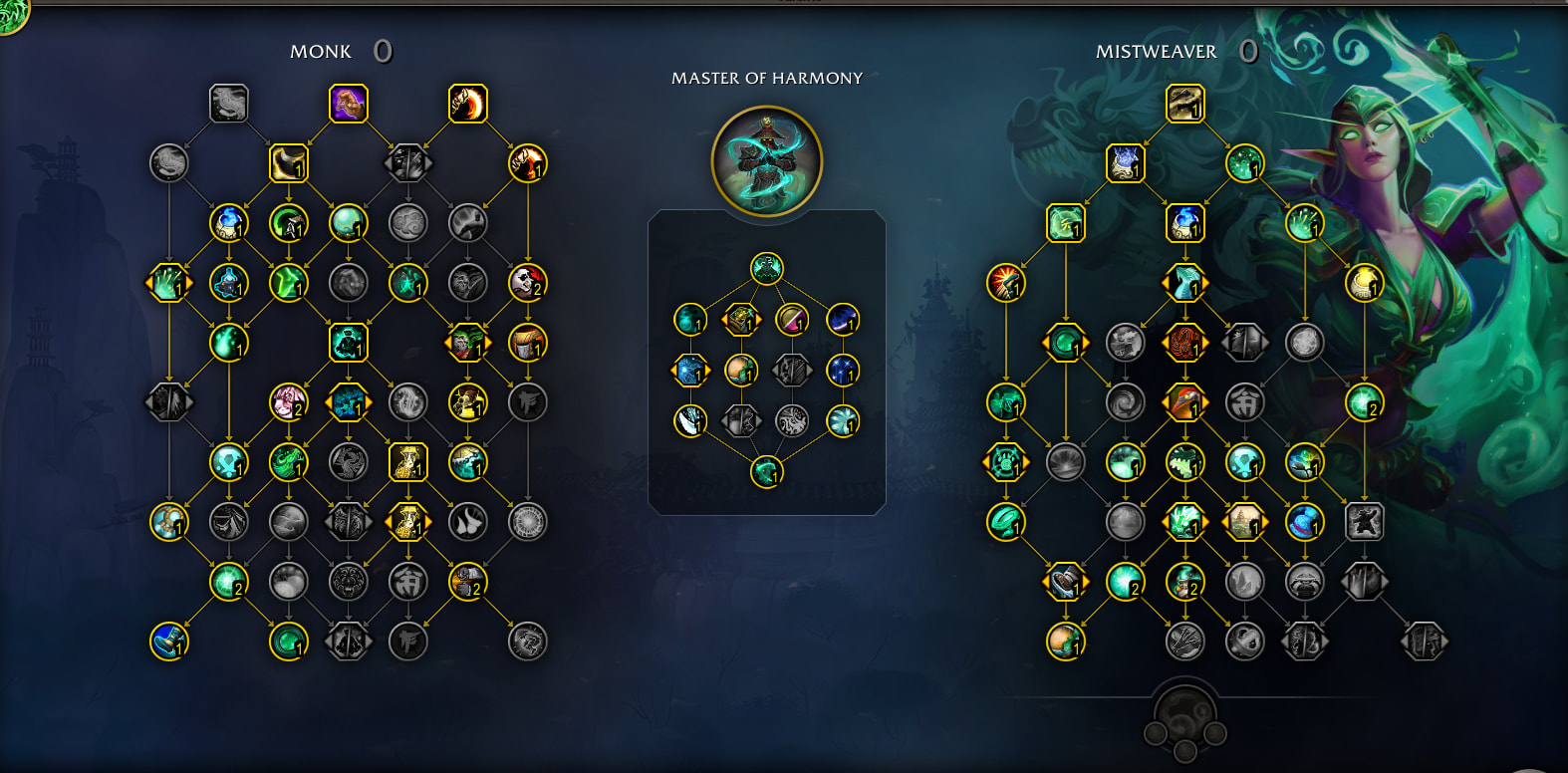Click the purple hand talent in Monk tree

point(348,104)
